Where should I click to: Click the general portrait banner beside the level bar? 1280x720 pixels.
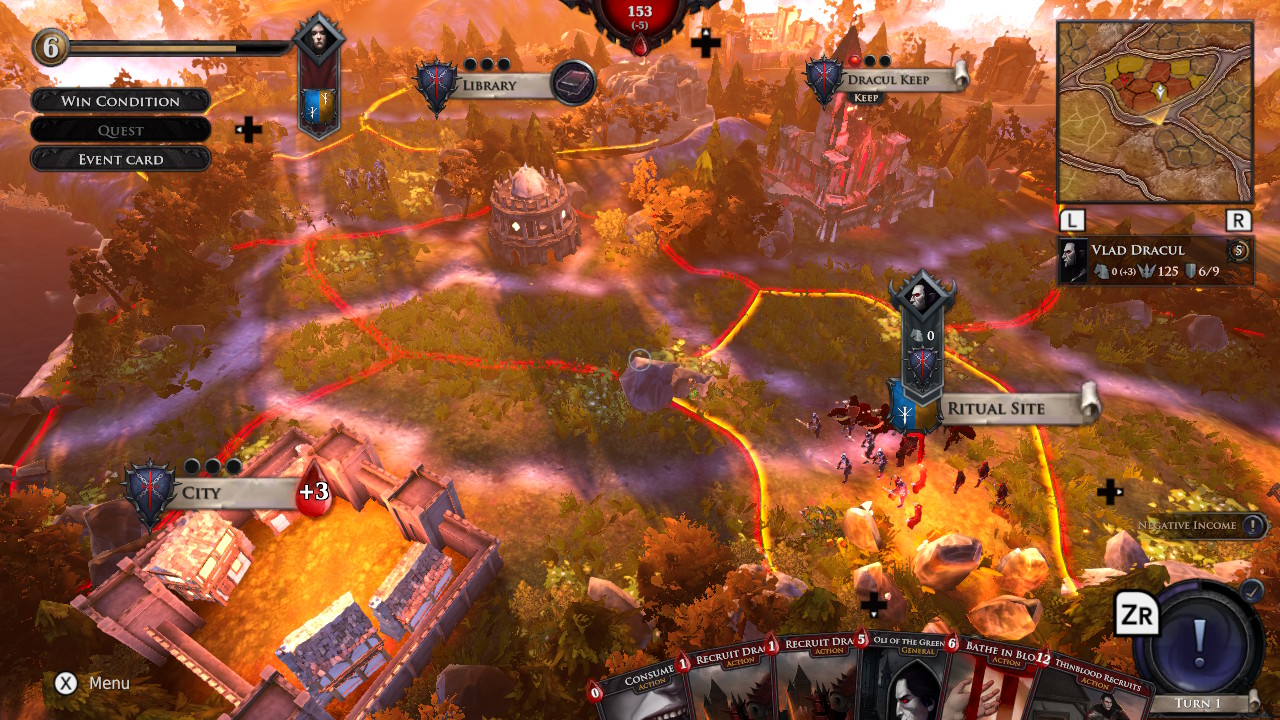[320, 80]
